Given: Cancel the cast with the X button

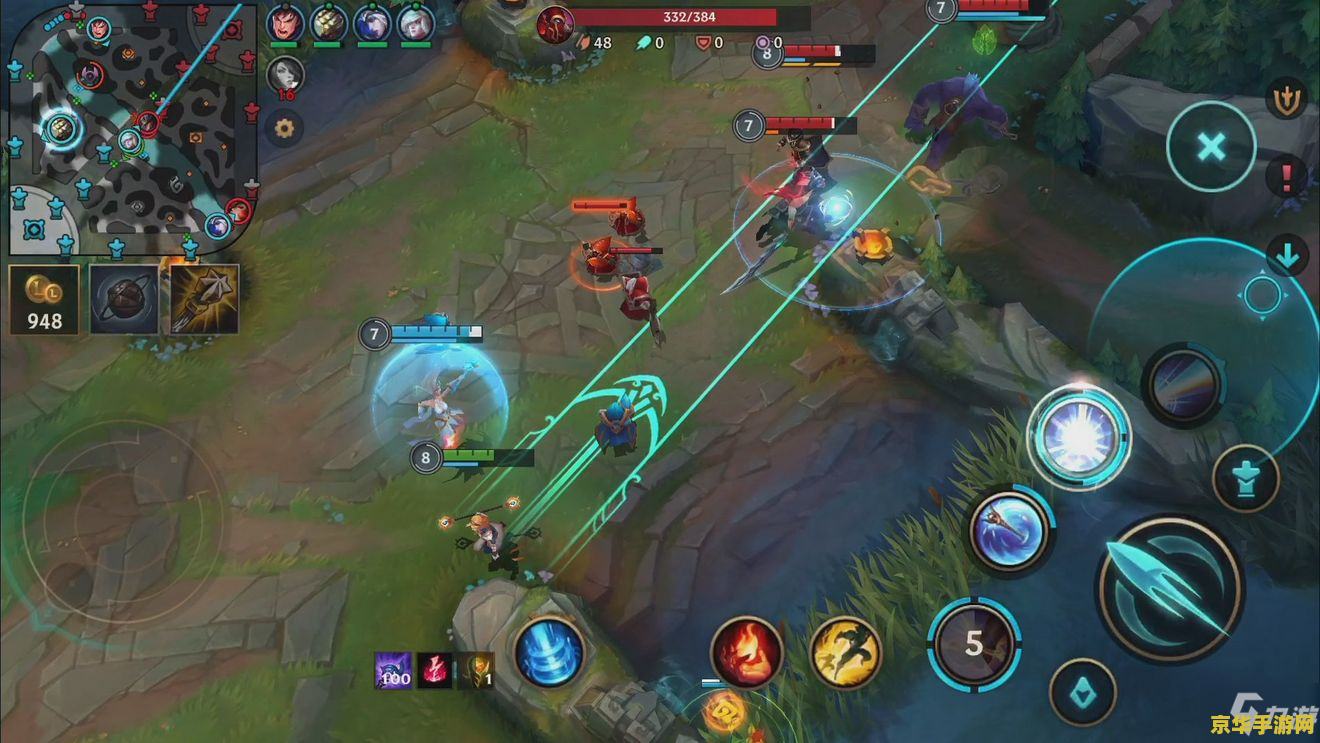Looking at the screenshot, I should 1211,148.
